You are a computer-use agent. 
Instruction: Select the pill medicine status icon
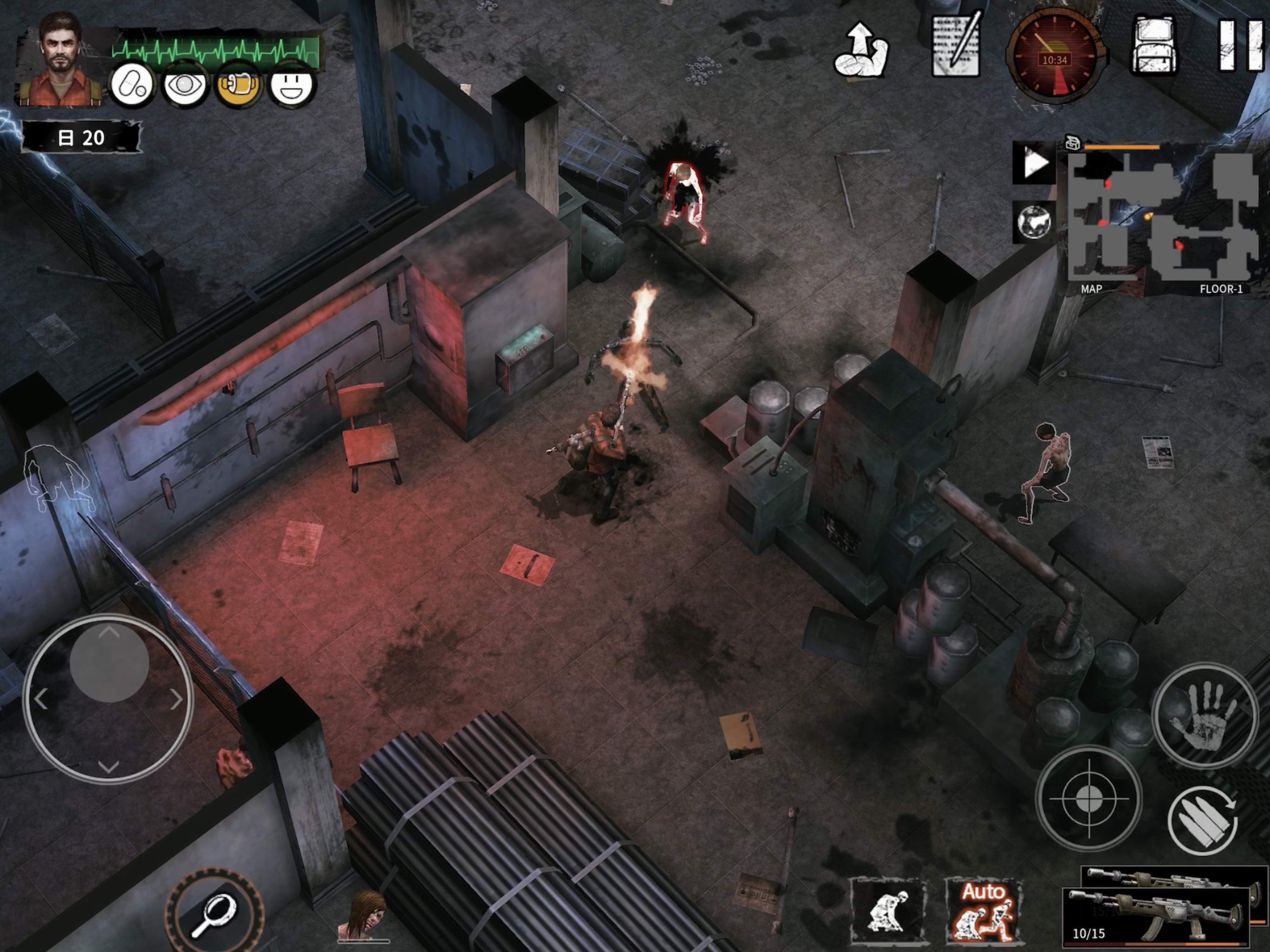pyautogui.click(x=132, y=86)
